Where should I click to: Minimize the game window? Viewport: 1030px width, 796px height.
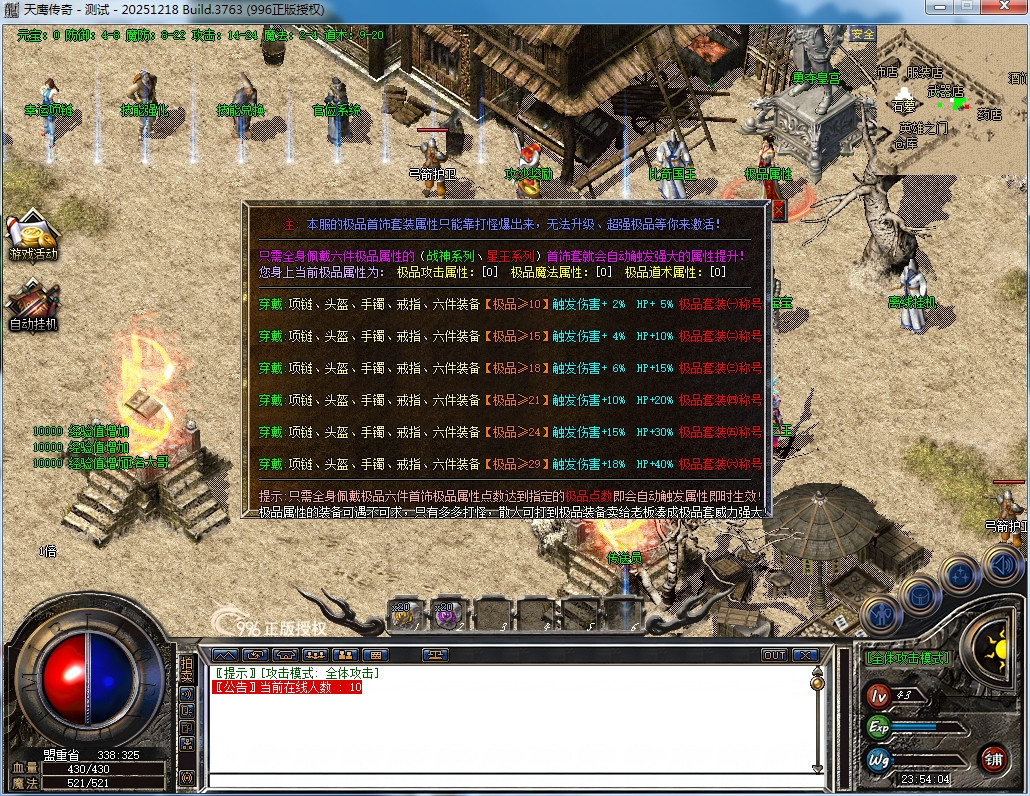[939, 7]
